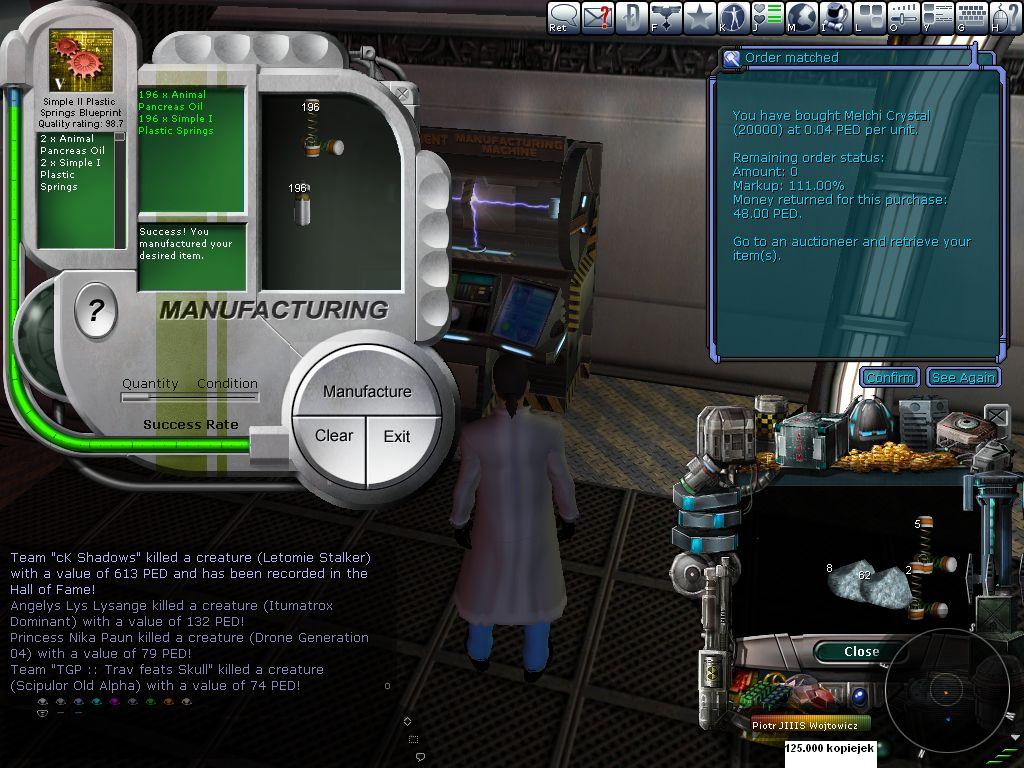Select the Simple II Plastic Springs blueprint
The width and height of the screenshot is (1024, 768).
[x=81, y=60]
